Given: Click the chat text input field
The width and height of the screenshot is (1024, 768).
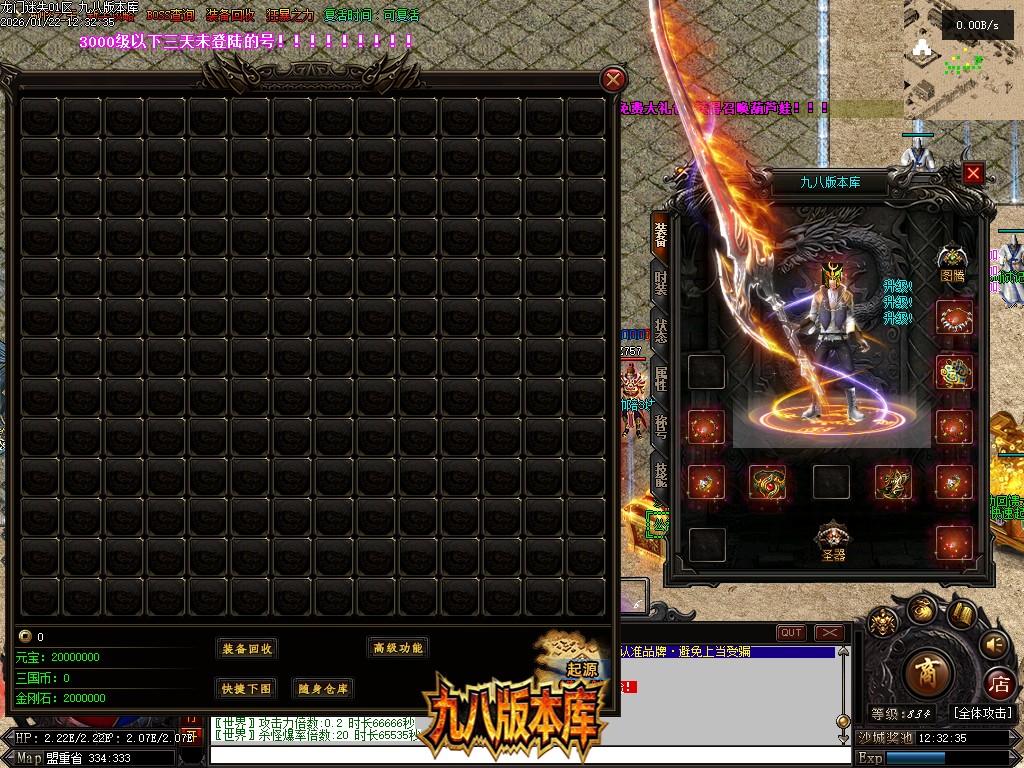Looking at the screenshot, I should point(520,756).
